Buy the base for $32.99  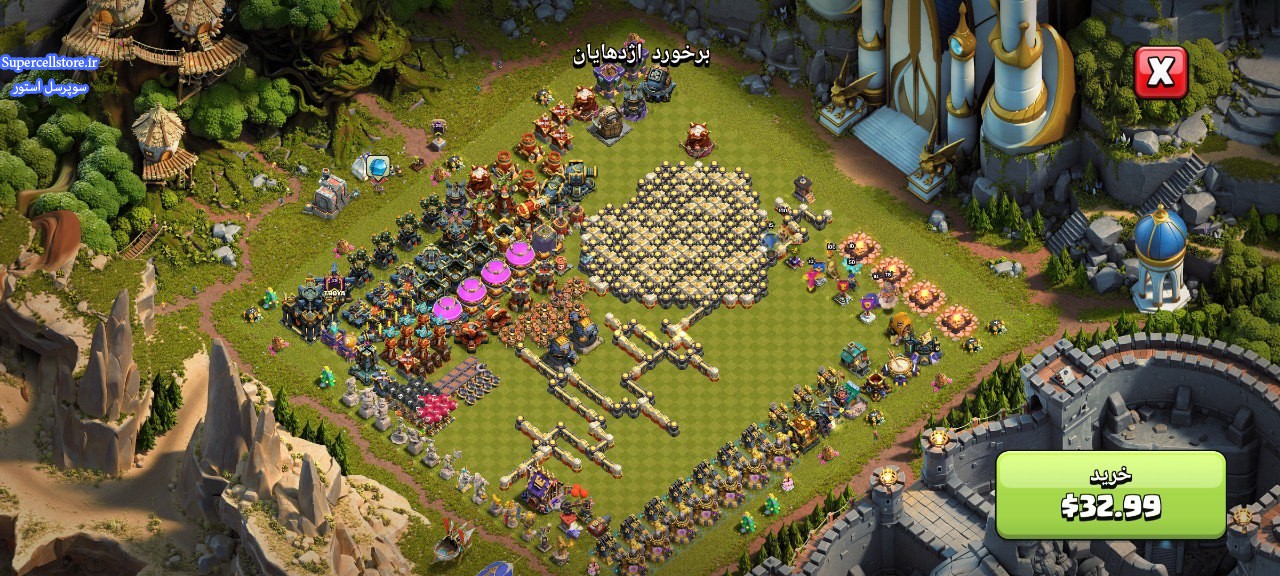(x=1110, y=494)
